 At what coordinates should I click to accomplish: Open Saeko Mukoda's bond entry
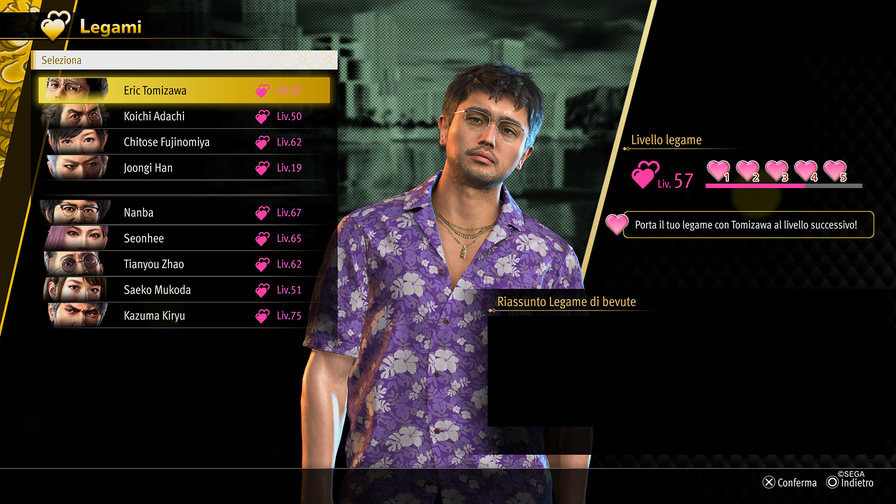[x=183, y=290]
